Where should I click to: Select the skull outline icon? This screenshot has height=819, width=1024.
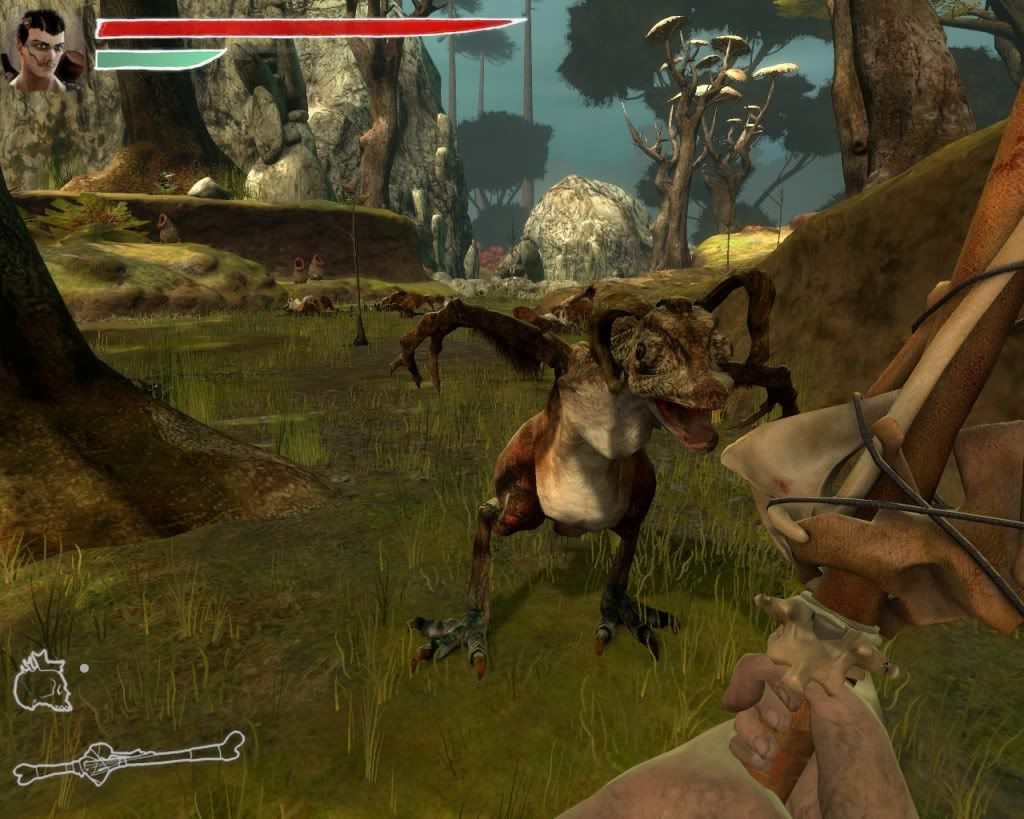[42, 681]
